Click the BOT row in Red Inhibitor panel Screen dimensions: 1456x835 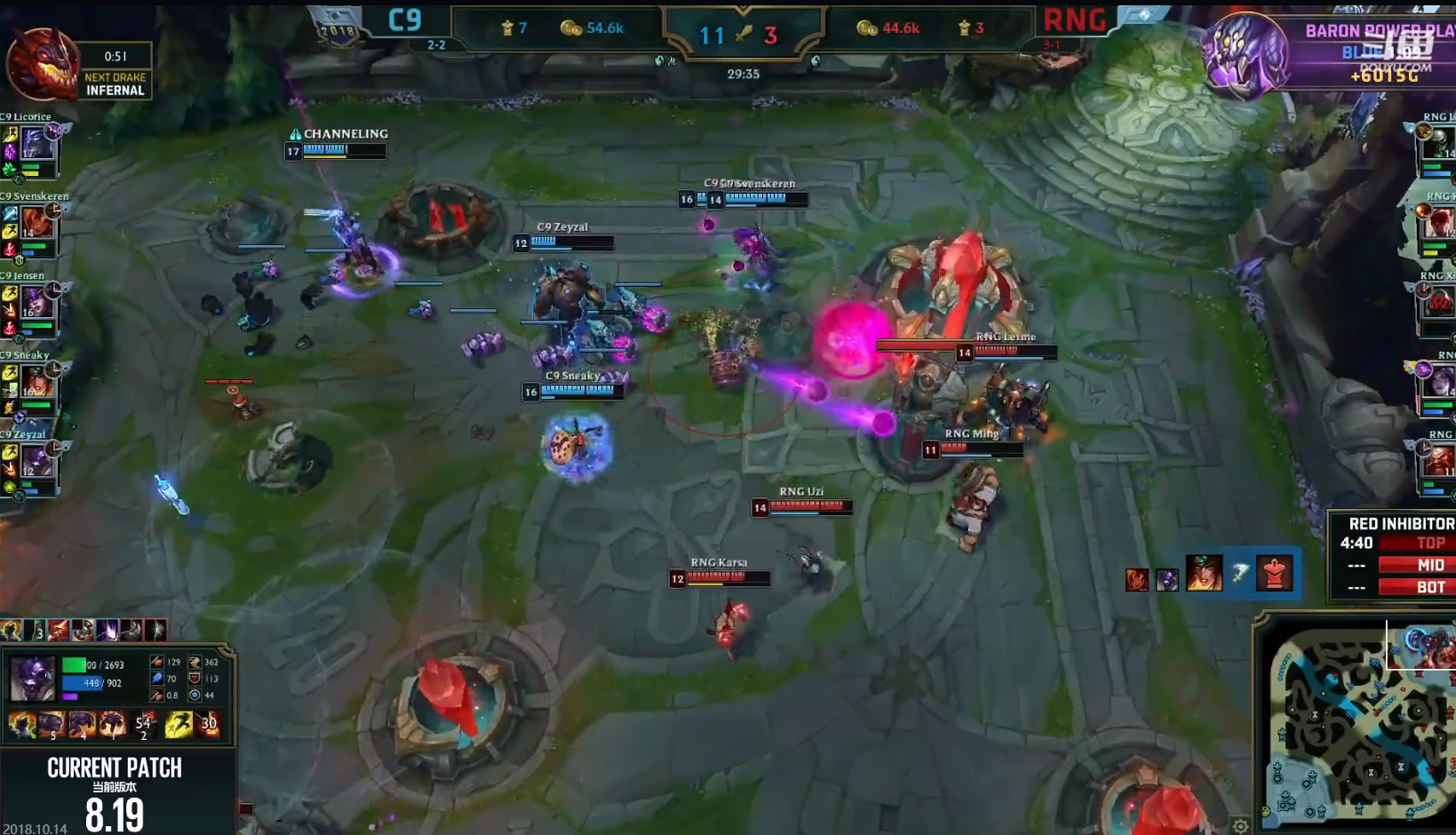pyautogui.click(x=1416, y=587)
